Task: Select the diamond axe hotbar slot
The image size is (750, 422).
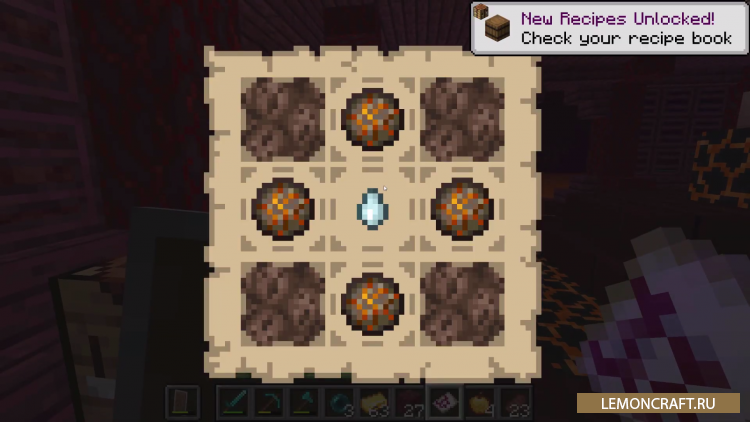Action: click(303, 402)
